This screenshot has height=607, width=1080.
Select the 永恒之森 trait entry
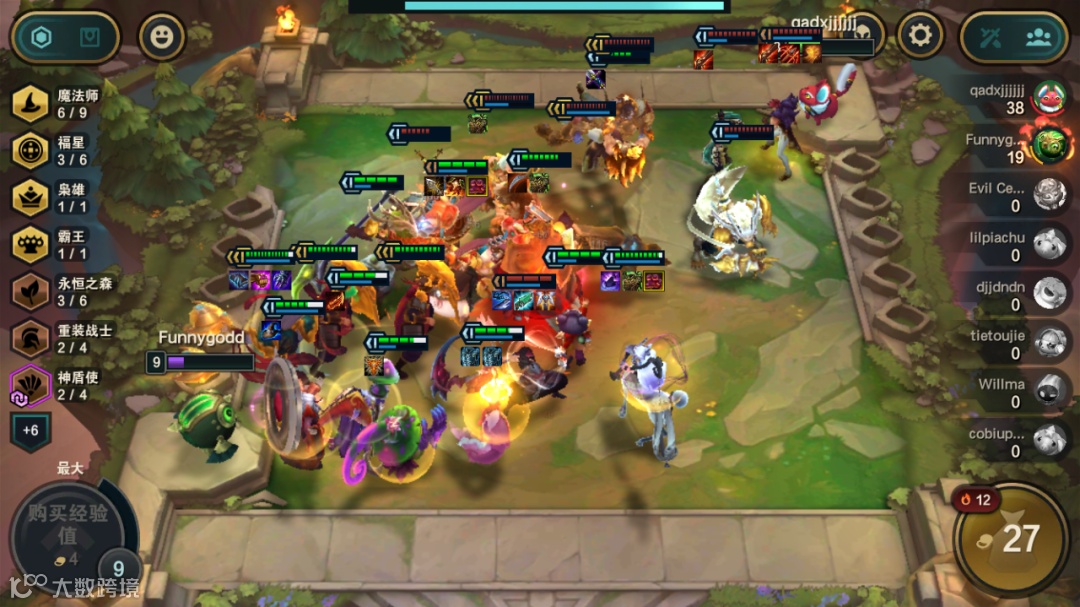62,291
